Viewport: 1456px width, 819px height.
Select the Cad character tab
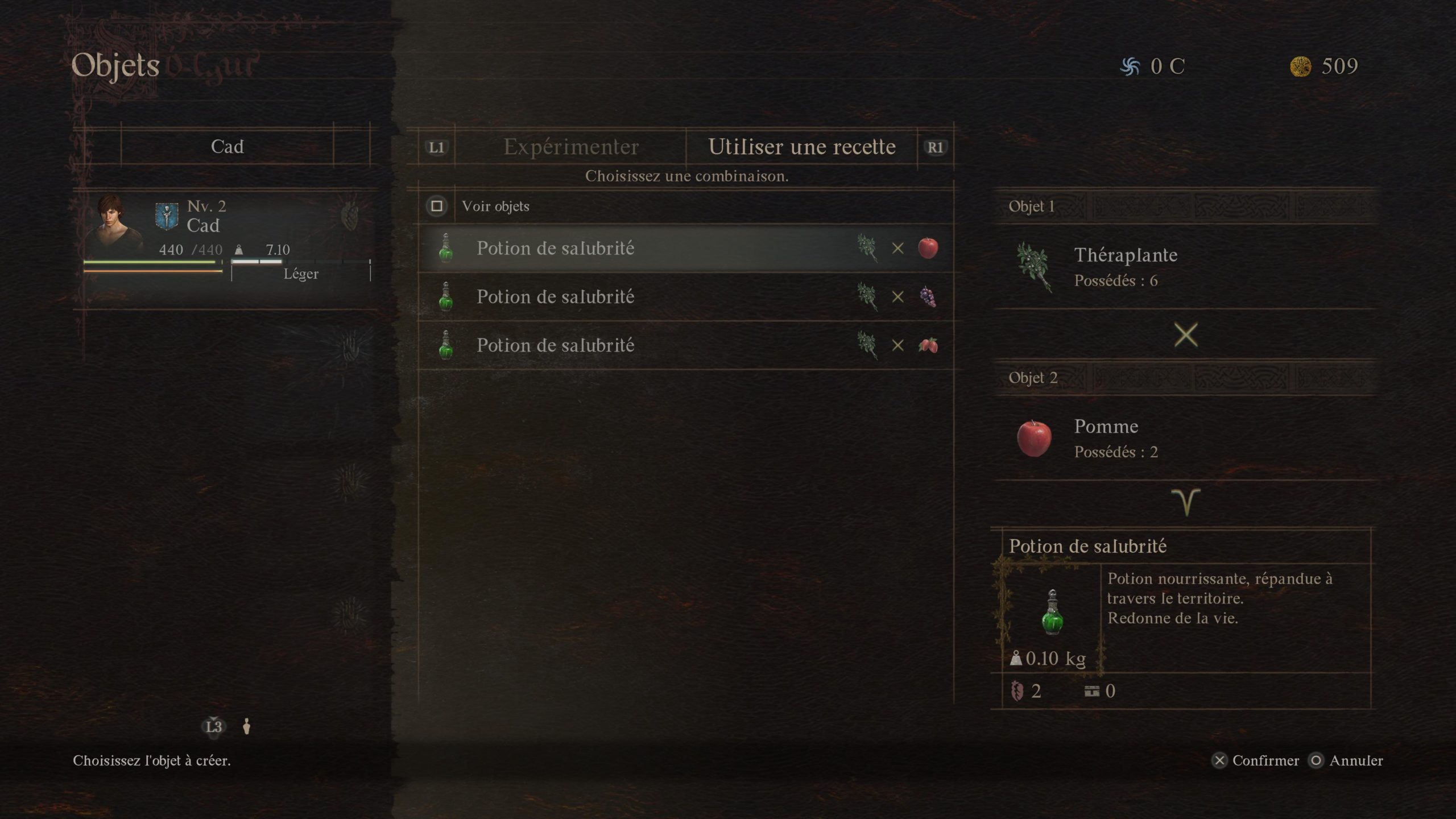pos(227,147)
